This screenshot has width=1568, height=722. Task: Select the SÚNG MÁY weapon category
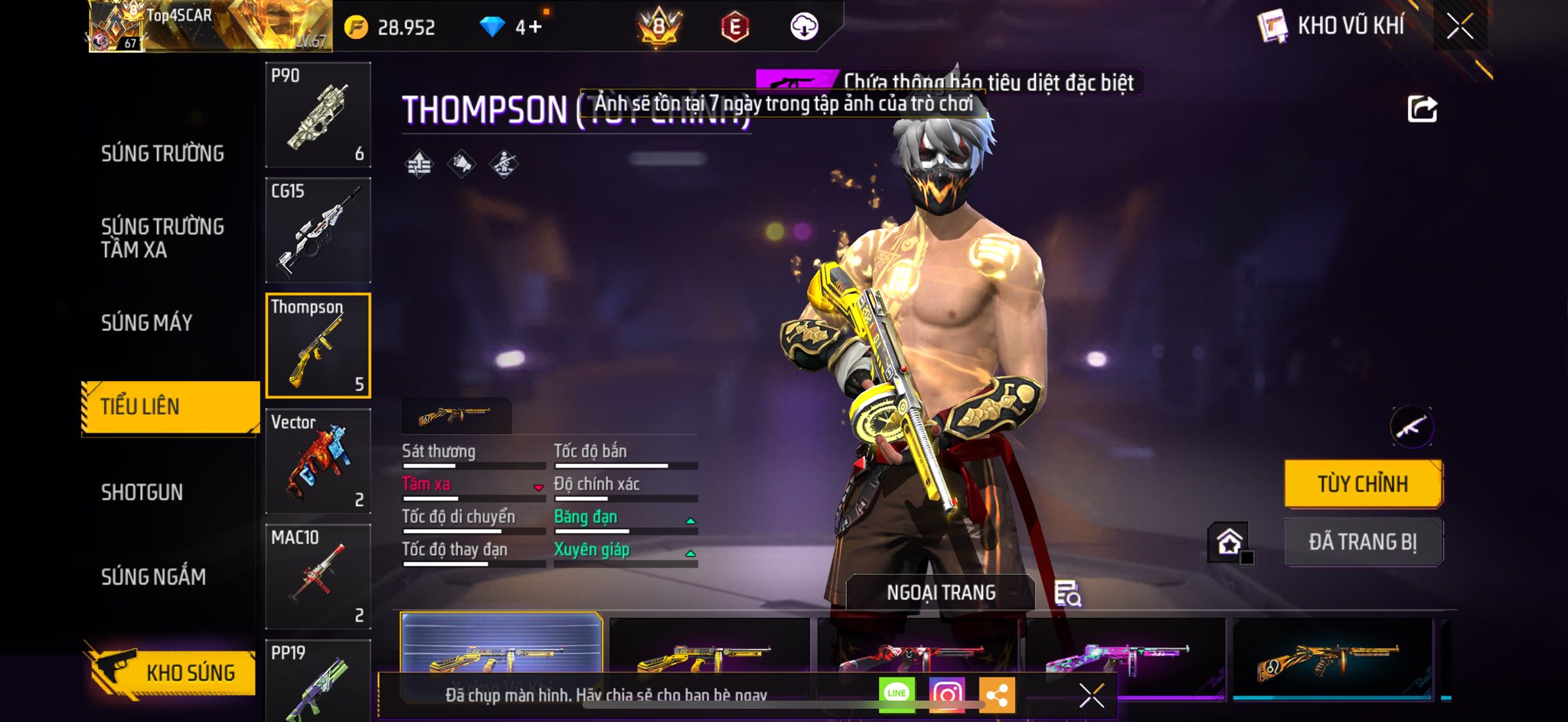click(147, 323)
